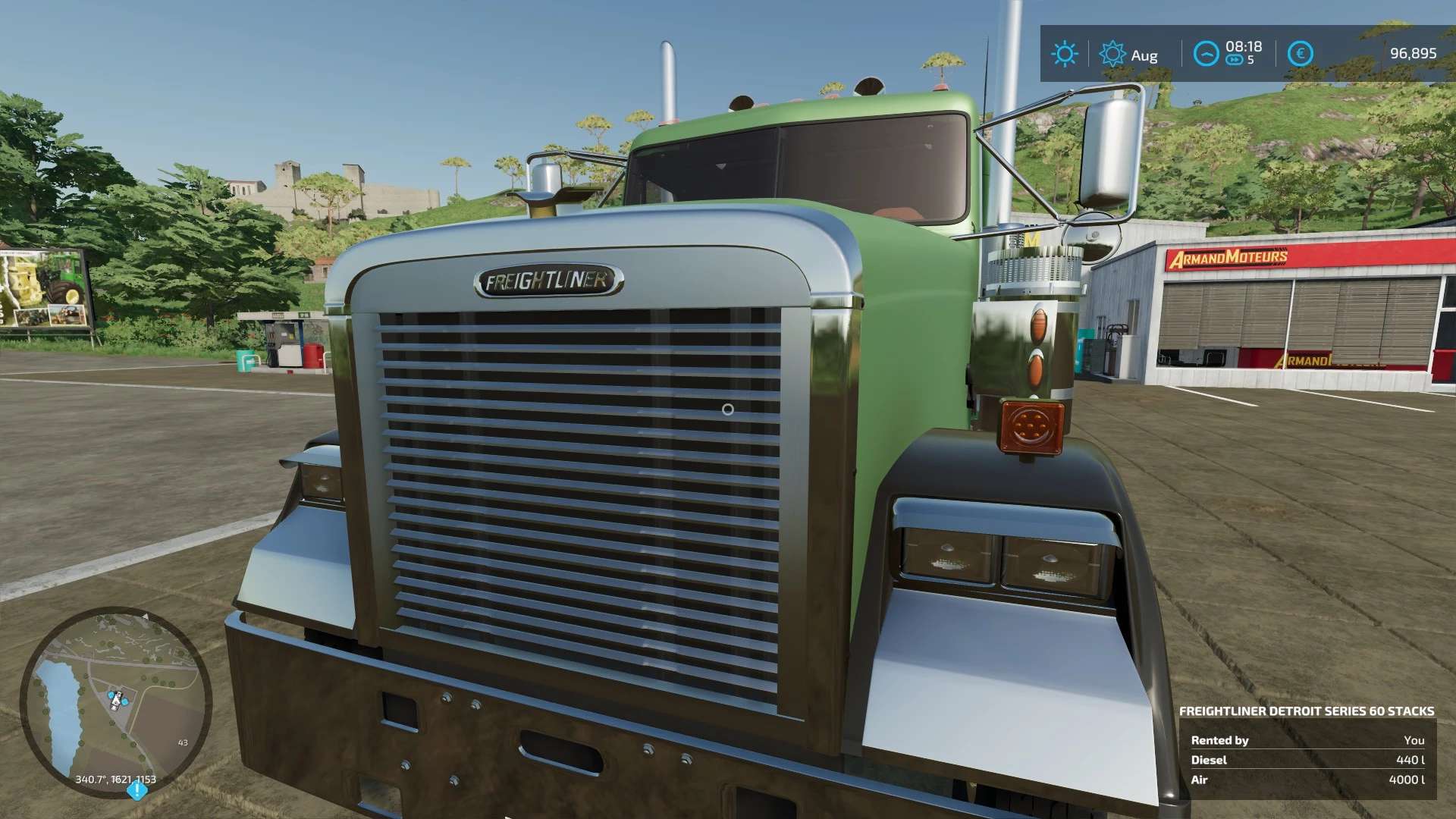The width and height of the screenshot is (1456, 819).
Task: Click the game clock icon
Action: point(1206,54)
